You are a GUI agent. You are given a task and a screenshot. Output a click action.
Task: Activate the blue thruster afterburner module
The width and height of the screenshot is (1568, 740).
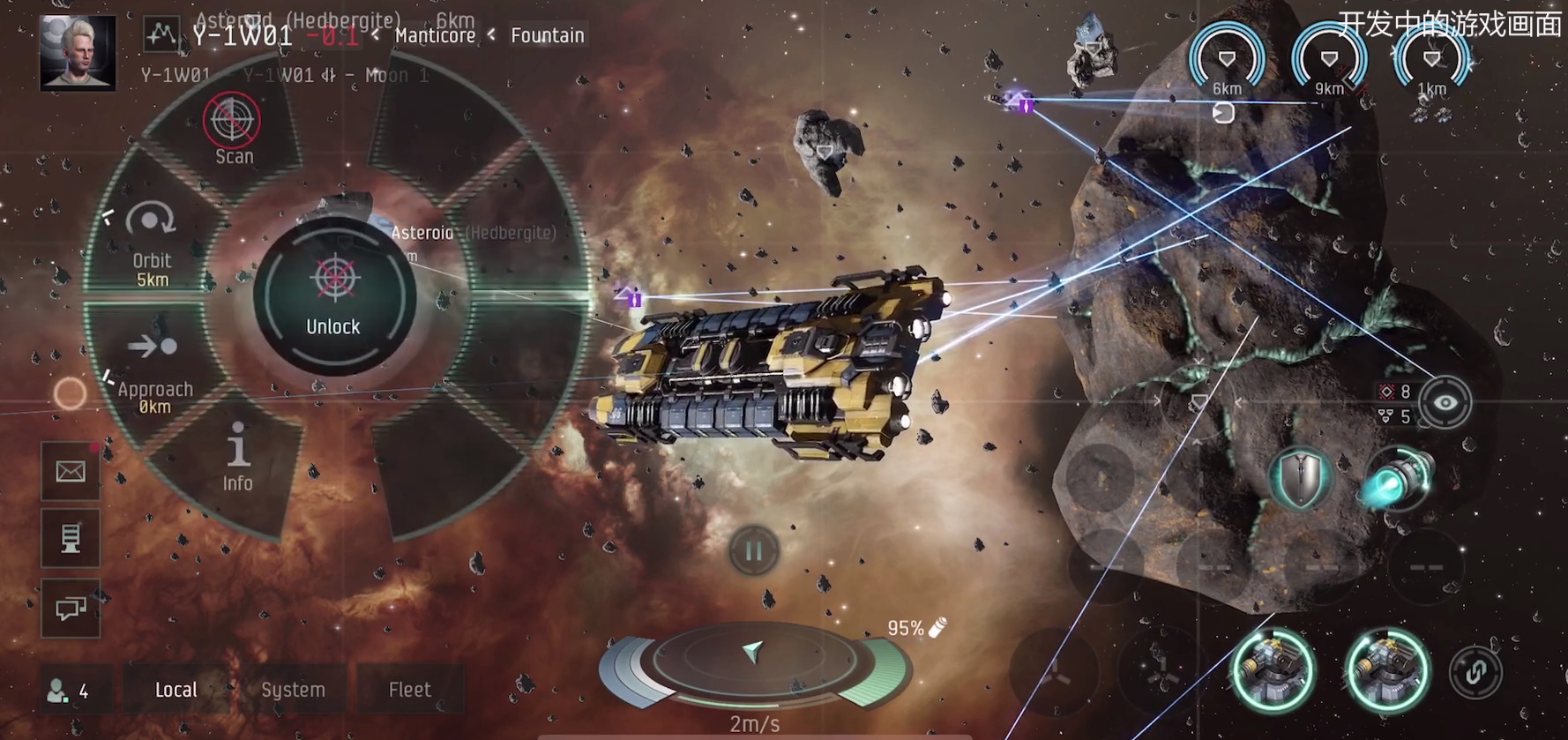(x=1400, y=479)
